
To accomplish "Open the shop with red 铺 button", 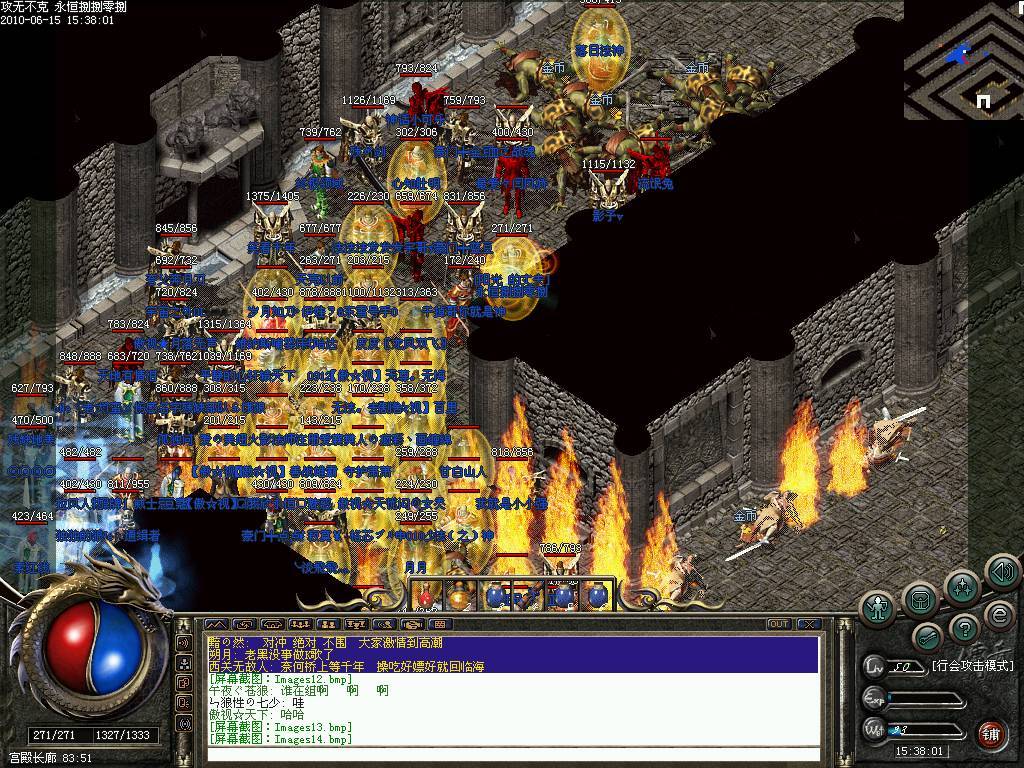I will tap(991, 734).
